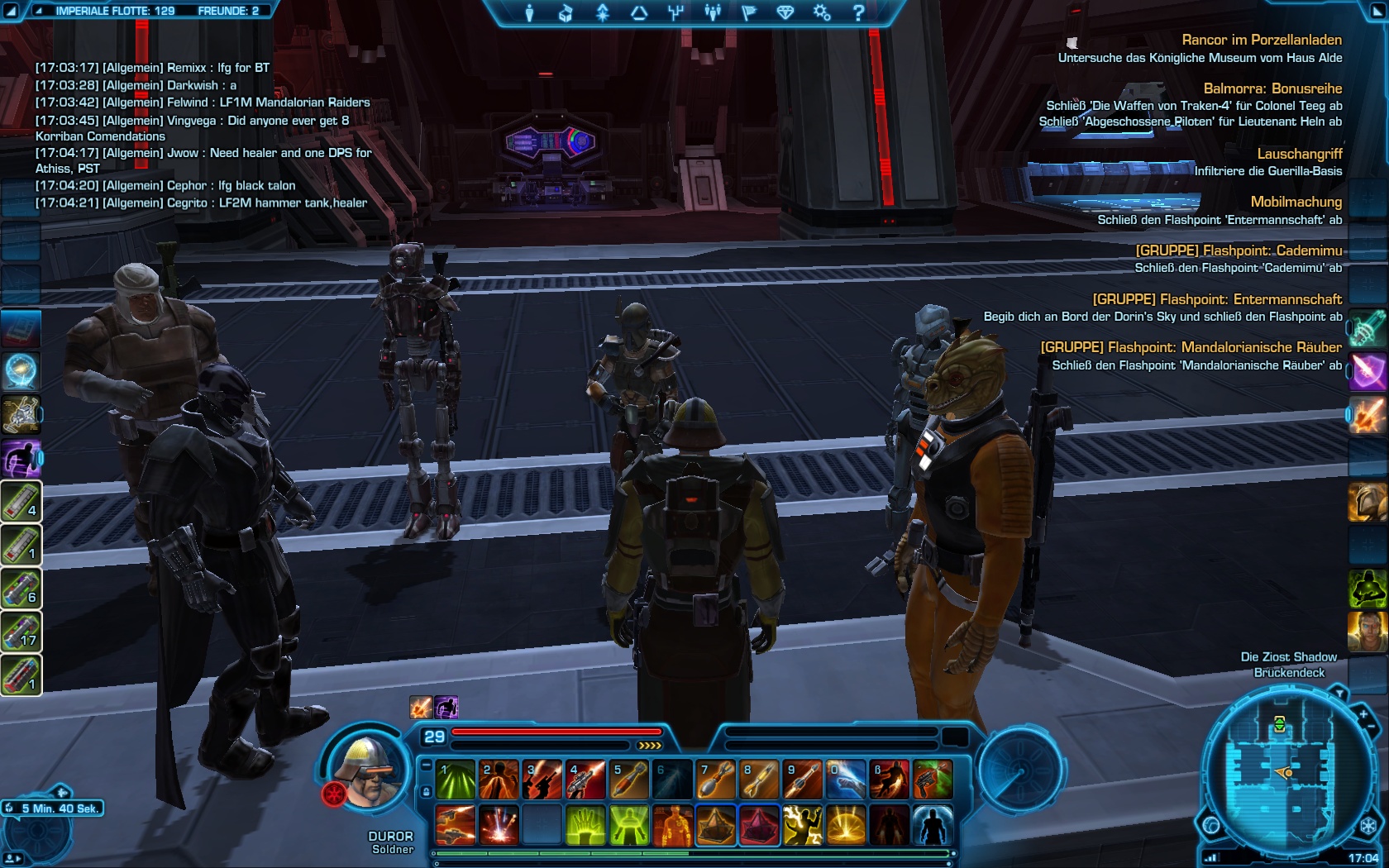Open the world map globe button
Screen dimensions: 1389x868
1212,825
